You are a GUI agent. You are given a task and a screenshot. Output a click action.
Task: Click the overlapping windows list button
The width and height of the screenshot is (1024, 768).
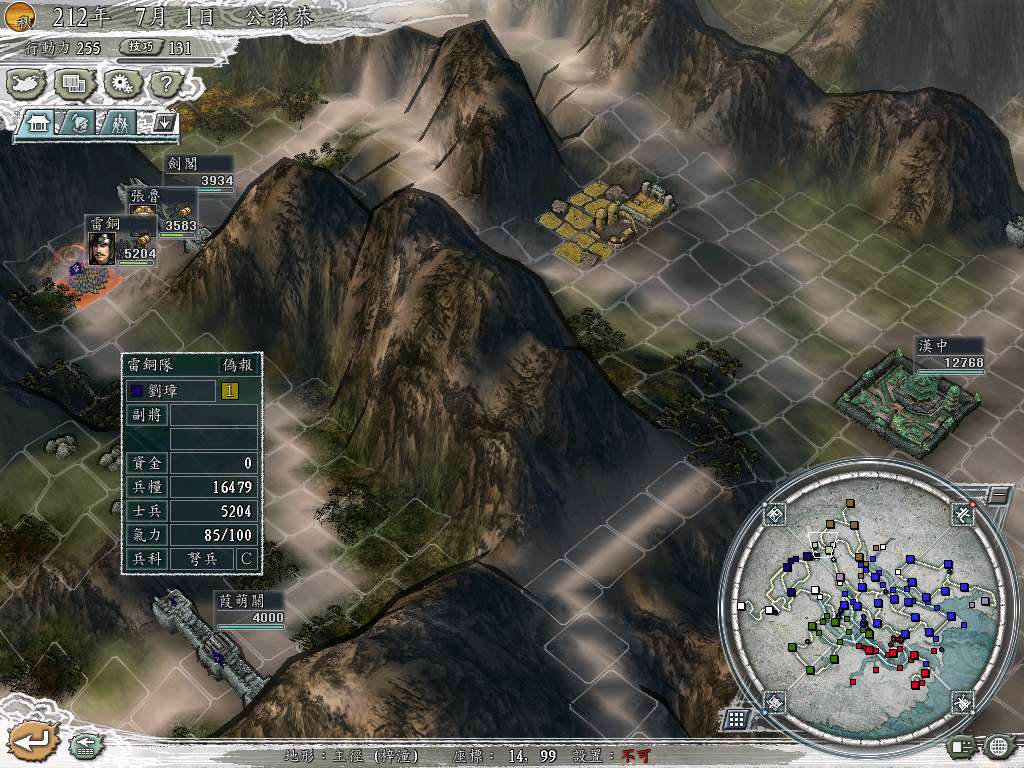click(74, 83)
